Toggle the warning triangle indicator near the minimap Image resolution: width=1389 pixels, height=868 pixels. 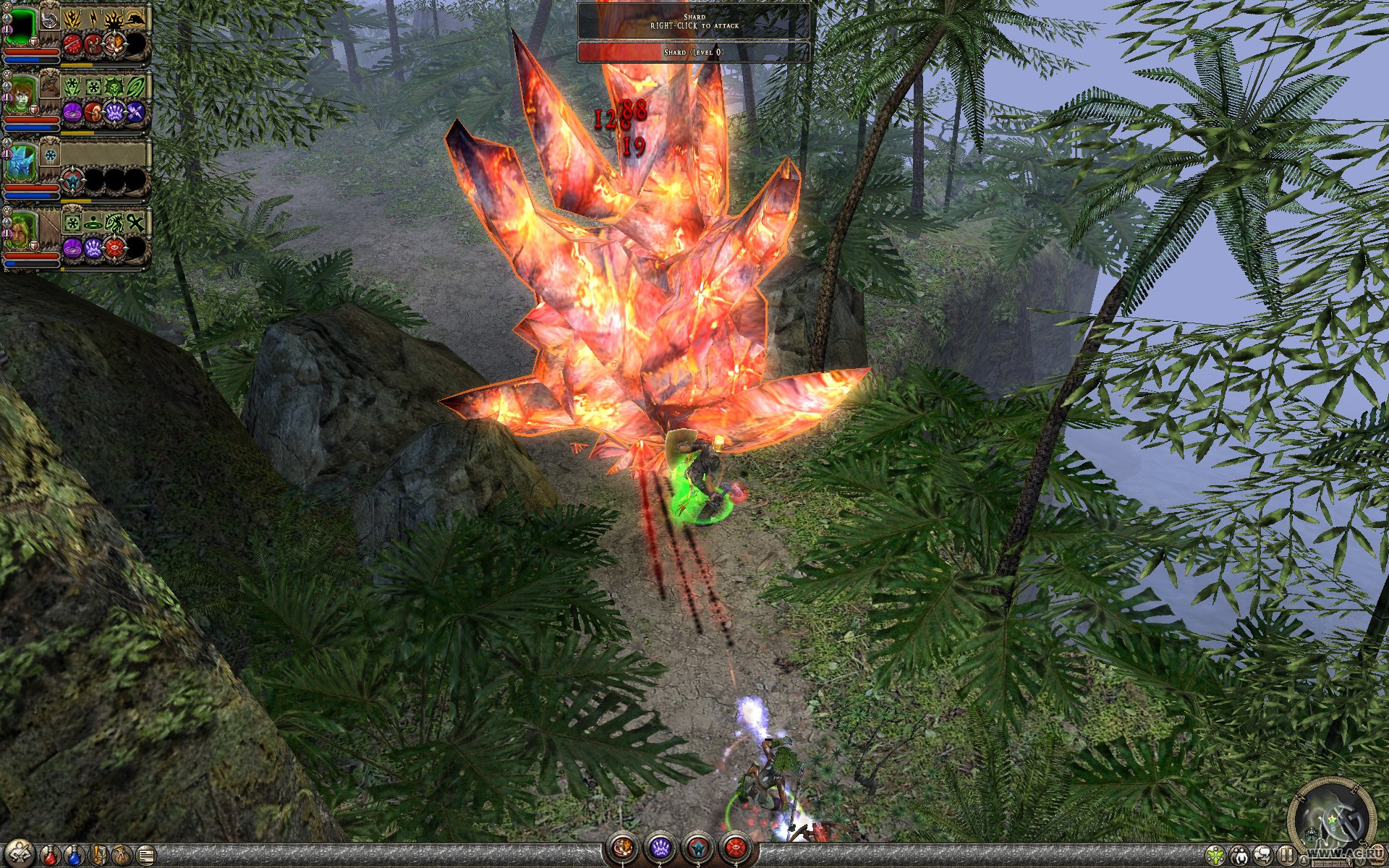point(1304,859)
